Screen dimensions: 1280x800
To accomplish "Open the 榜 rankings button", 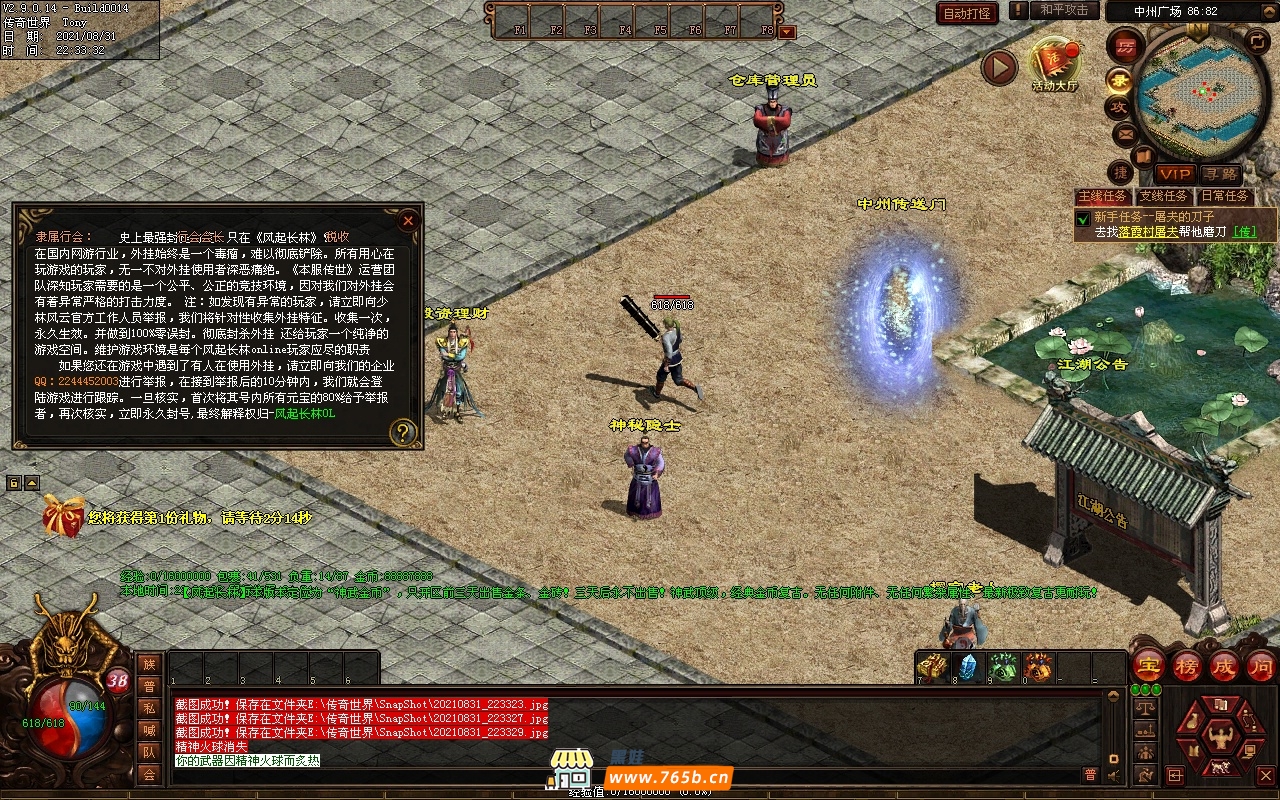I will [1186, 666].
